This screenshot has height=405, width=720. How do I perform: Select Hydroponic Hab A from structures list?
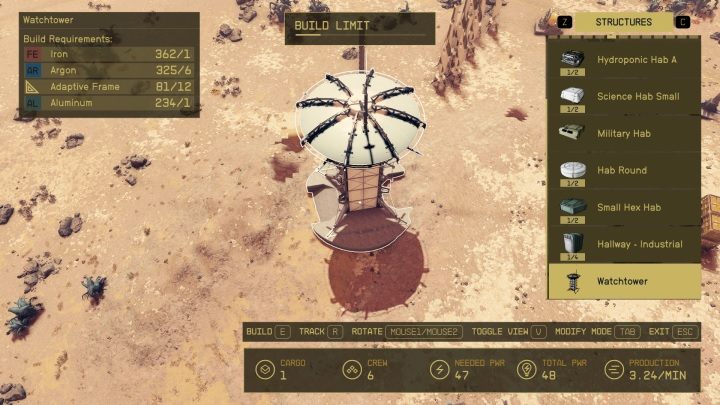[x=625, y=60]
